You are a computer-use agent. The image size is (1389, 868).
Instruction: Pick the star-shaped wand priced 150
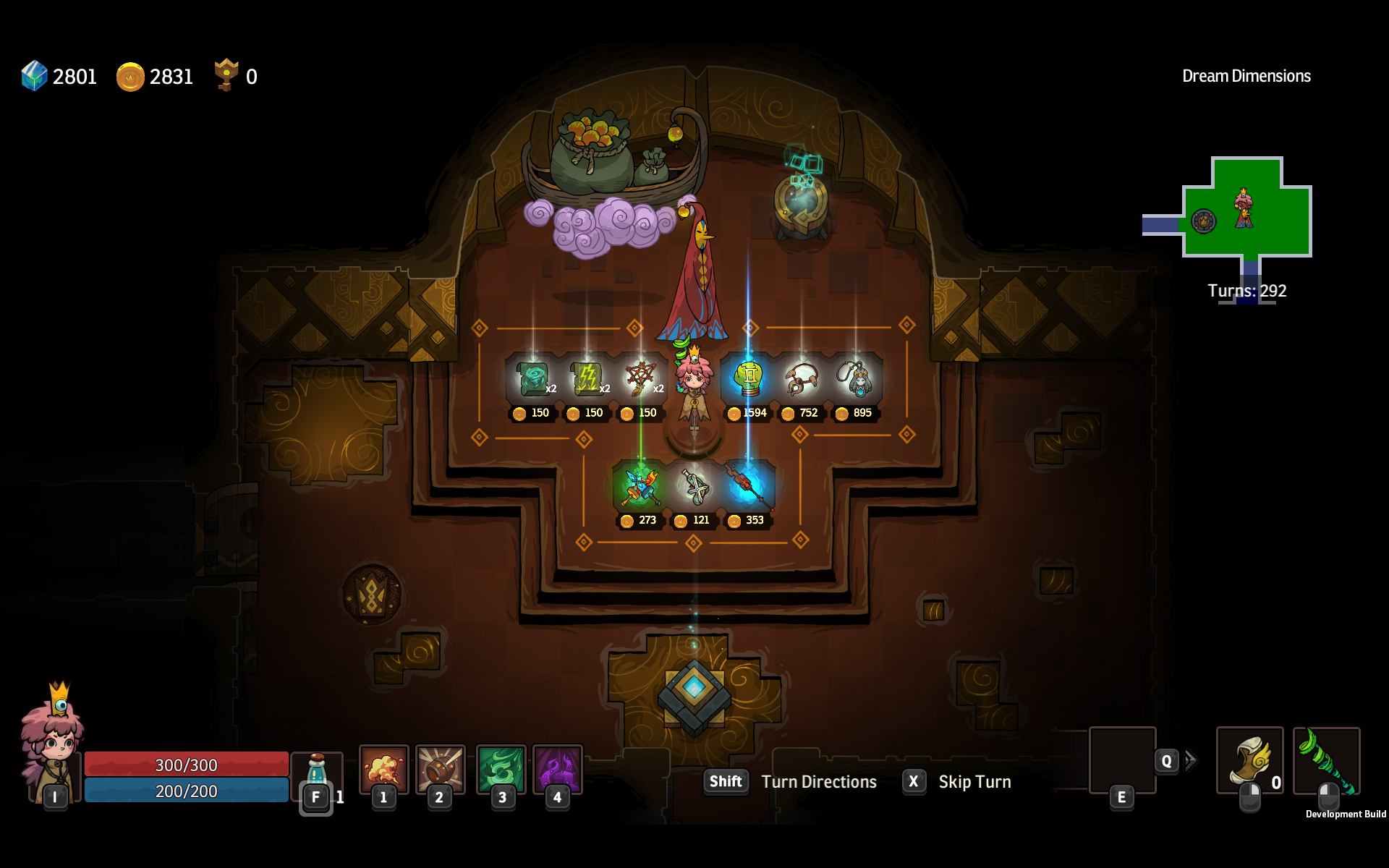pyautogui.click(x=640, y=378)
